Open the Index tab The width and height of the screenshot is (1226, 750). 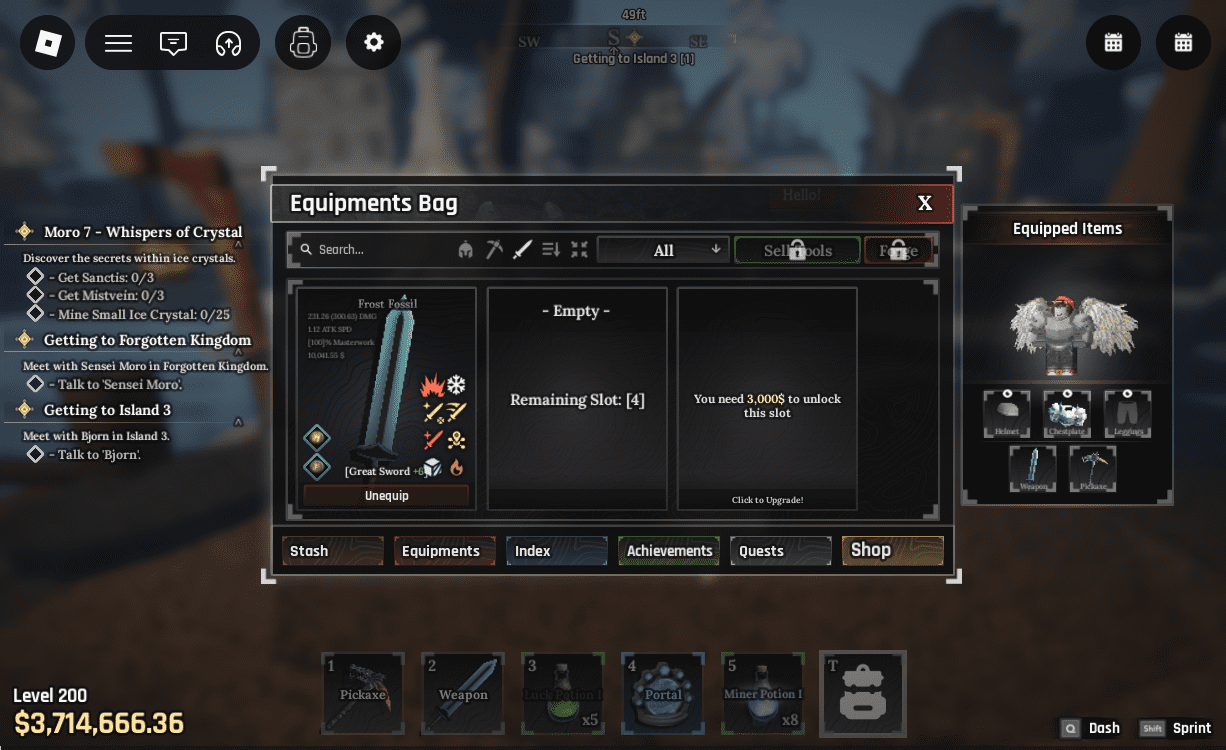(556, 551)
